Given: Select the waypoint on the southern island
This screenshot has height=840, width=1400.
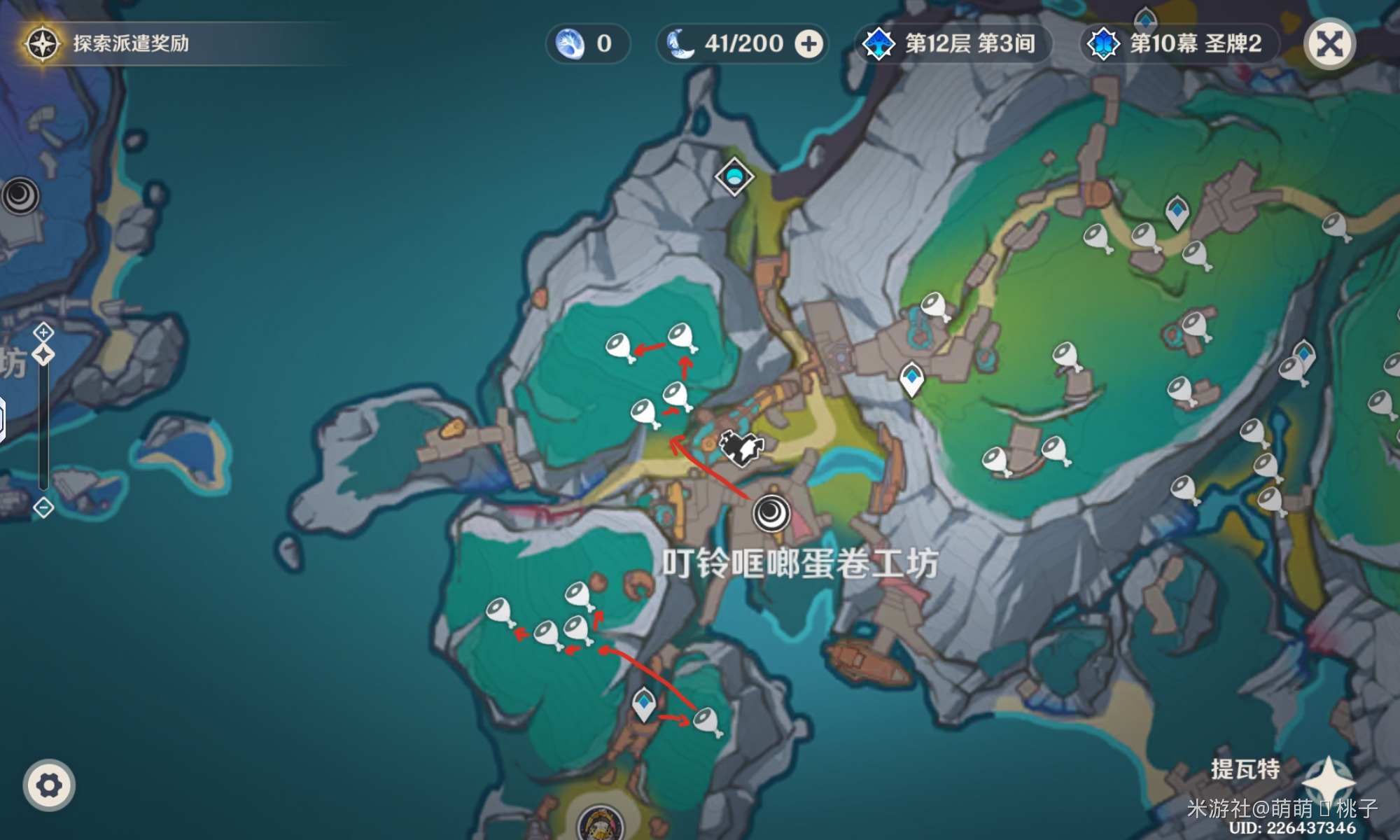Looking at the screenshot, I should tap(644, 702).
